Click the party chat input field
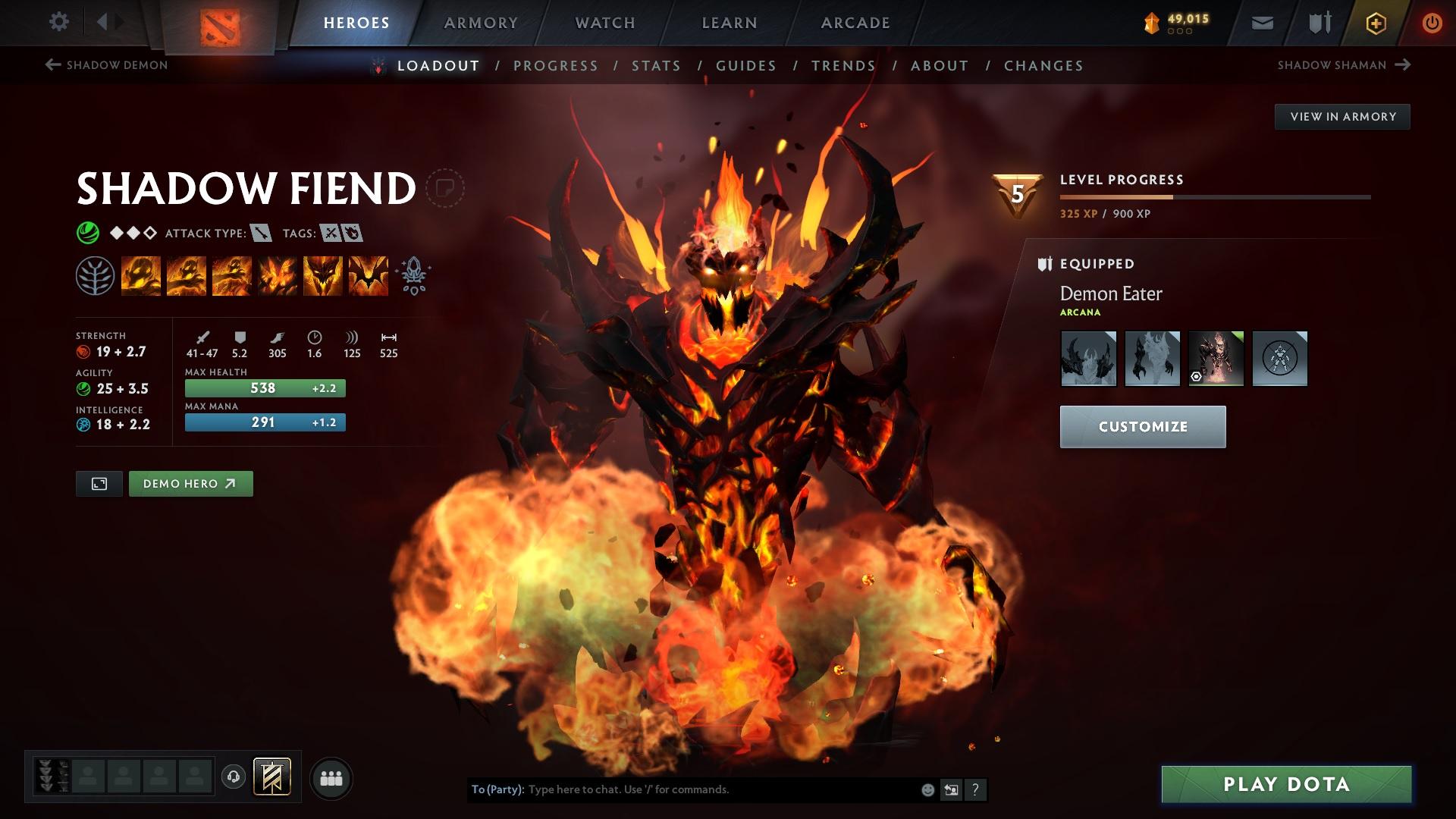Image resolution: width=1456 pixels, height=819 pixels. [x=682, y=789]
